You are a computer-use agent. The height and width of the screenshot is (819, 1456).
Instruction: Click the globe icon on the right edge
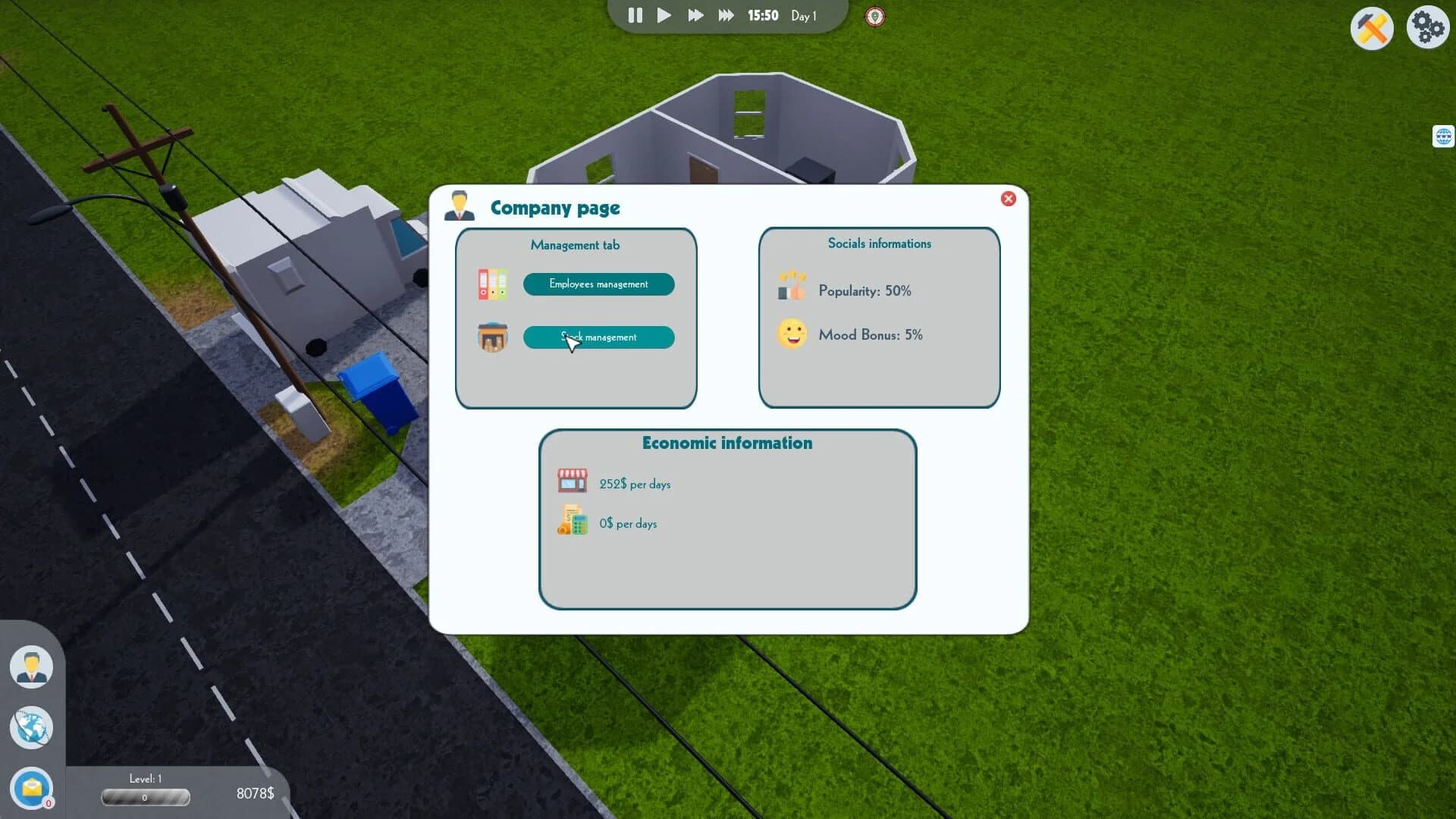[1444, 137]
